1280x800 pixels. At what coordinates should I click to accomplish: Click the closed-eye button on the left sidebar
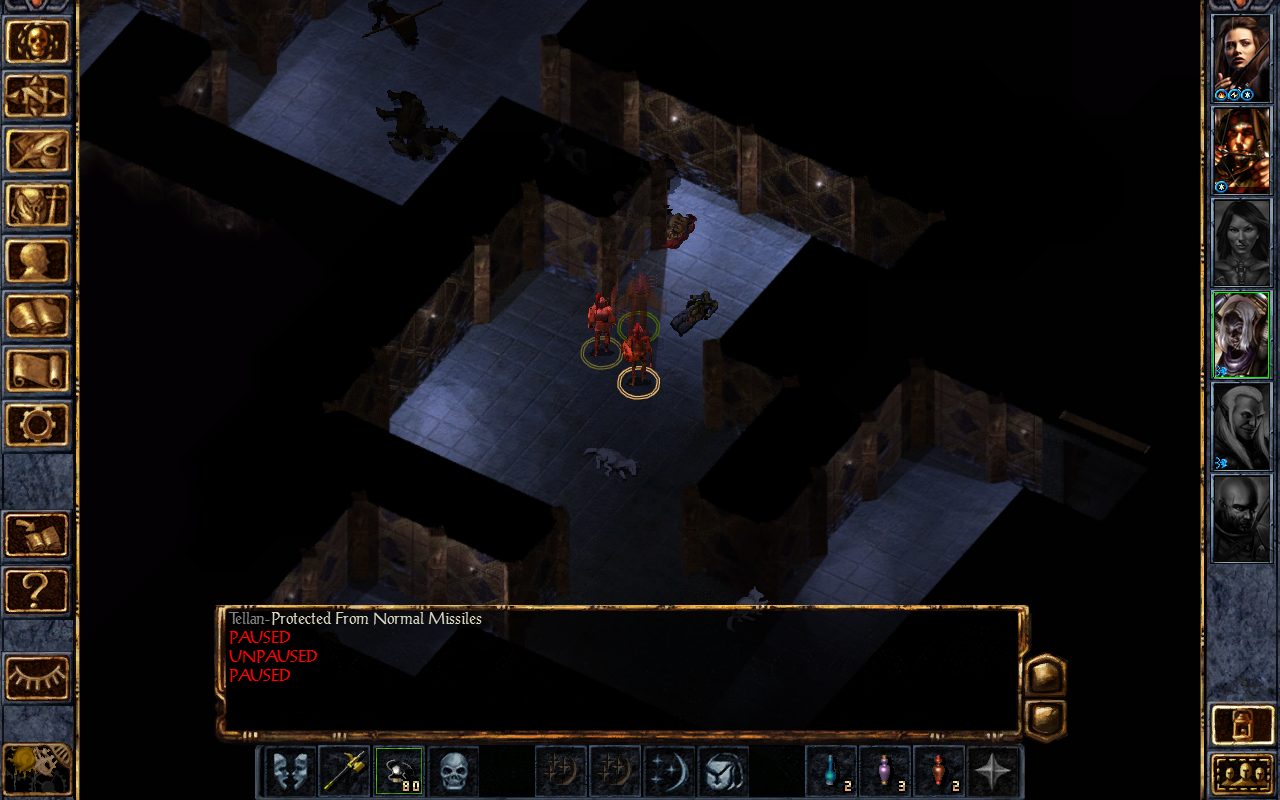(38, 678)
